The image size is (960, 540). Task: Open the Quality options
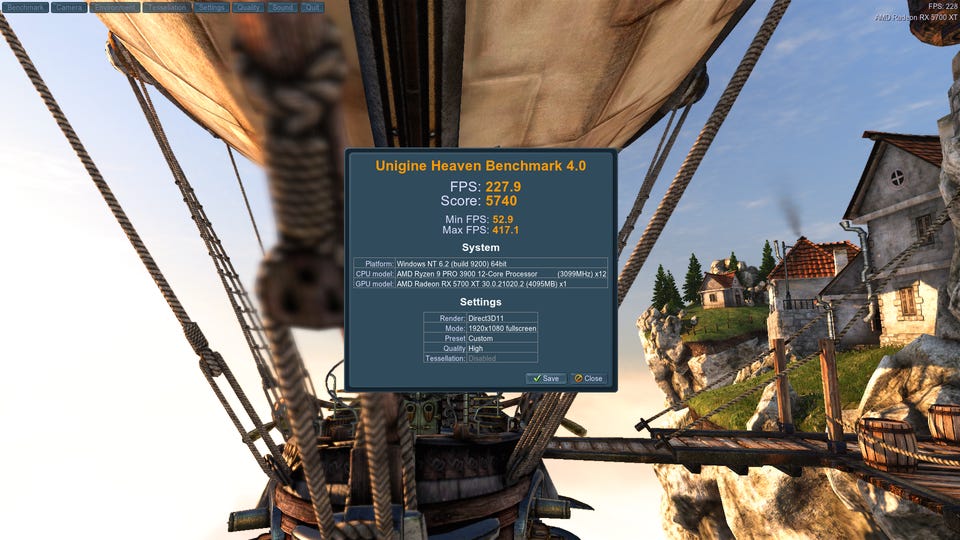(249, 7)
